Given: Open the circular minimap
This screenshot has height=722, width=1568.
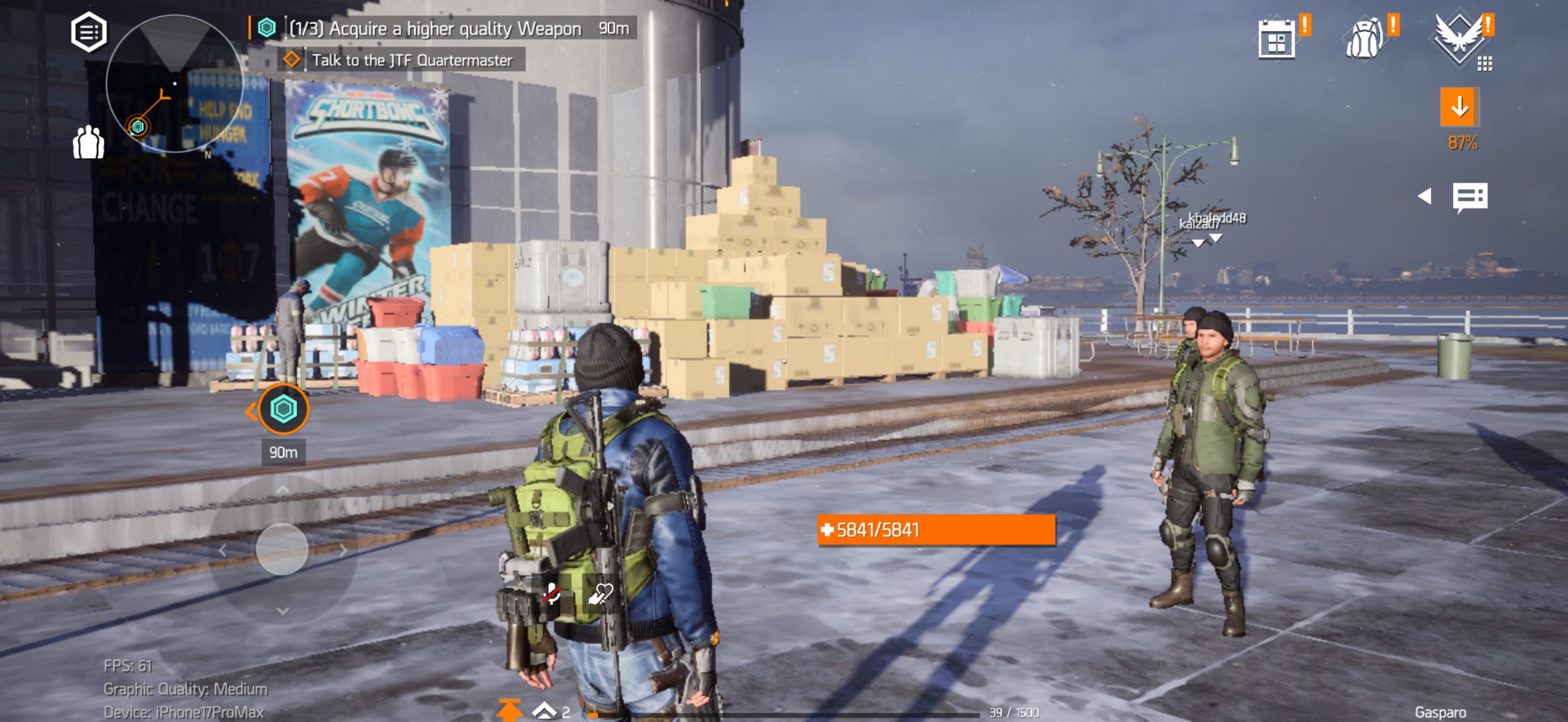Looking at the screenshot, I should (x=174, y=83).
